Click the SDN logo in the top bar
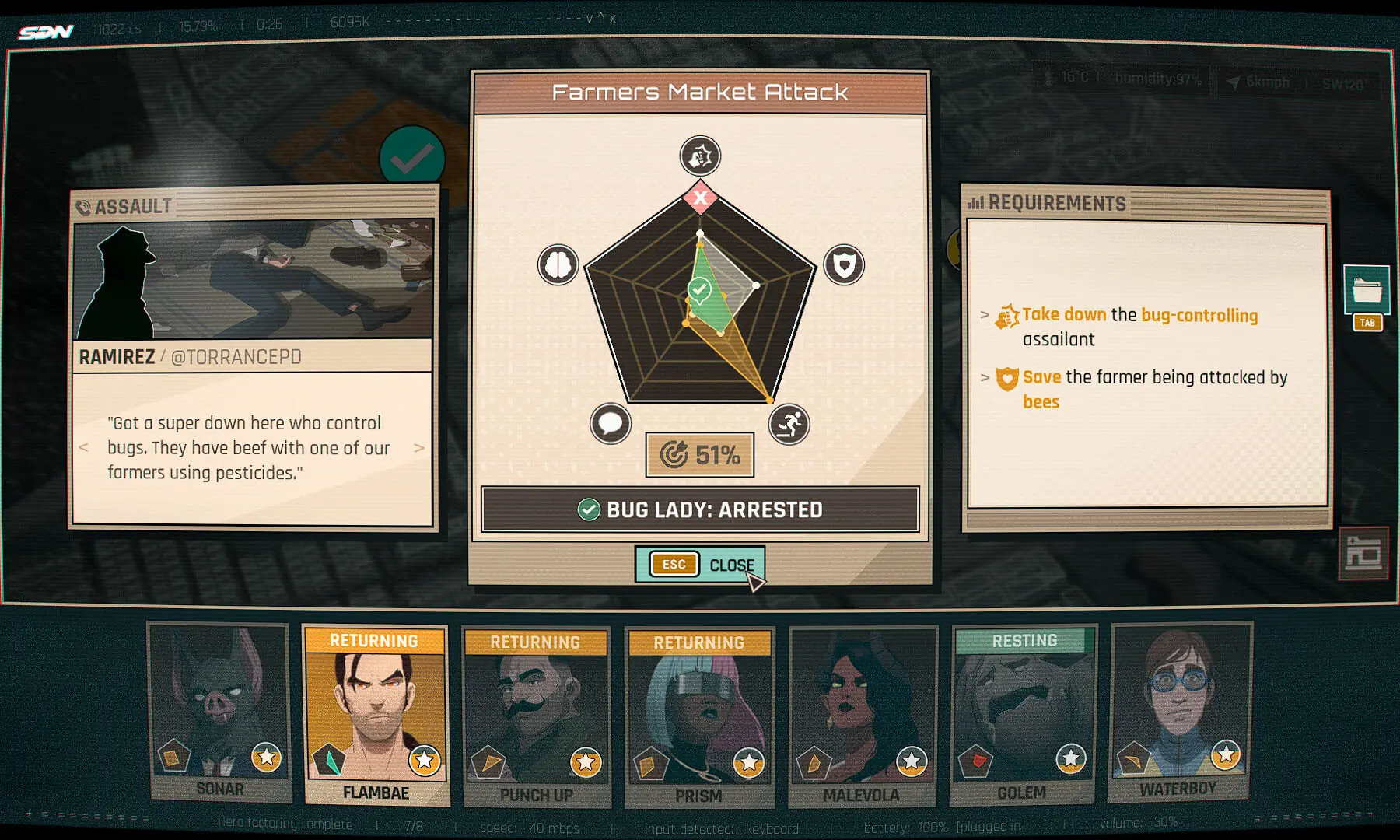 pyautogui.click(x=48, y=32)
